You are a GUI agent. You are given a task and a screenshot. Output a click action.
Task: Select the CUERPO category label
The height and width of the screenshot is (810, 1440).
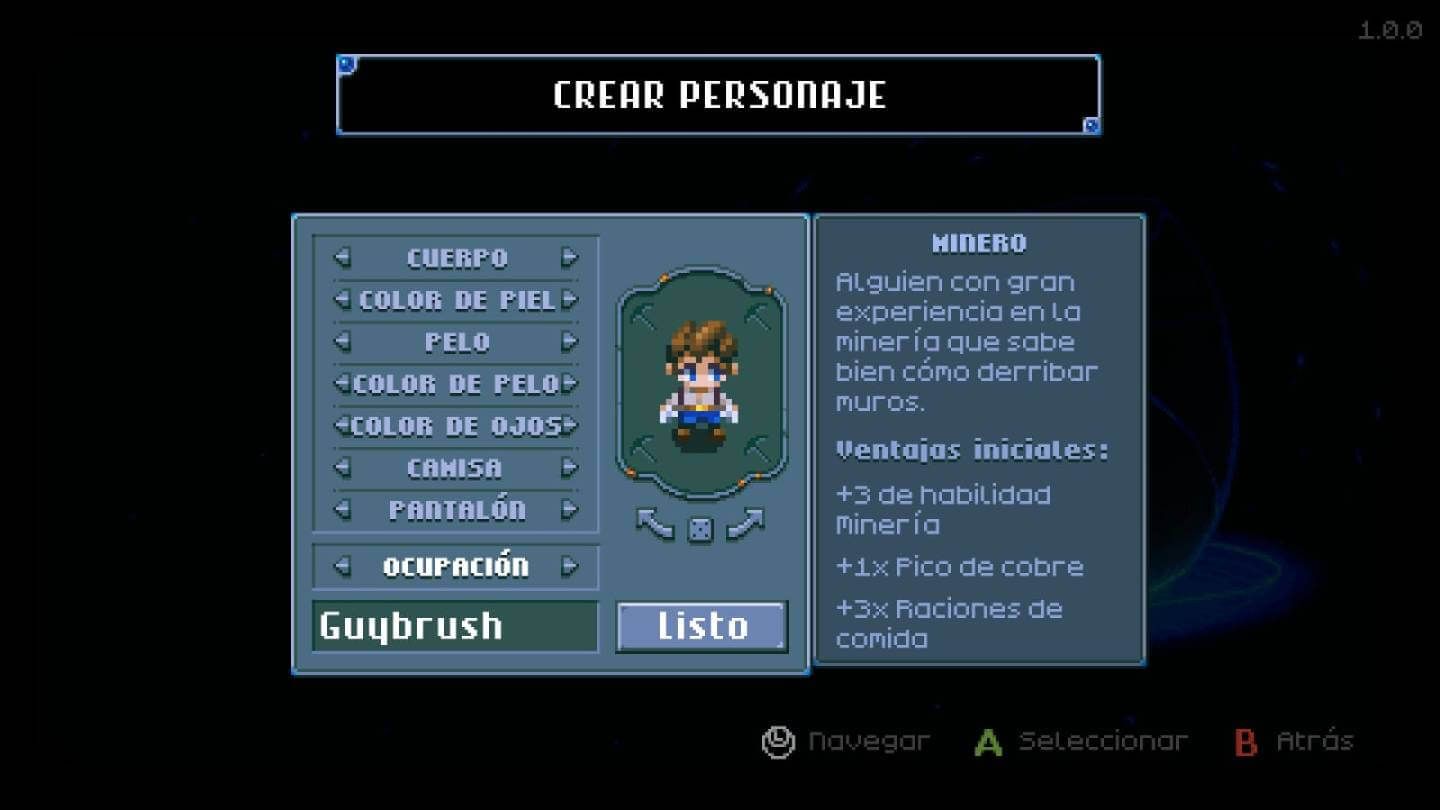[456, 257]
